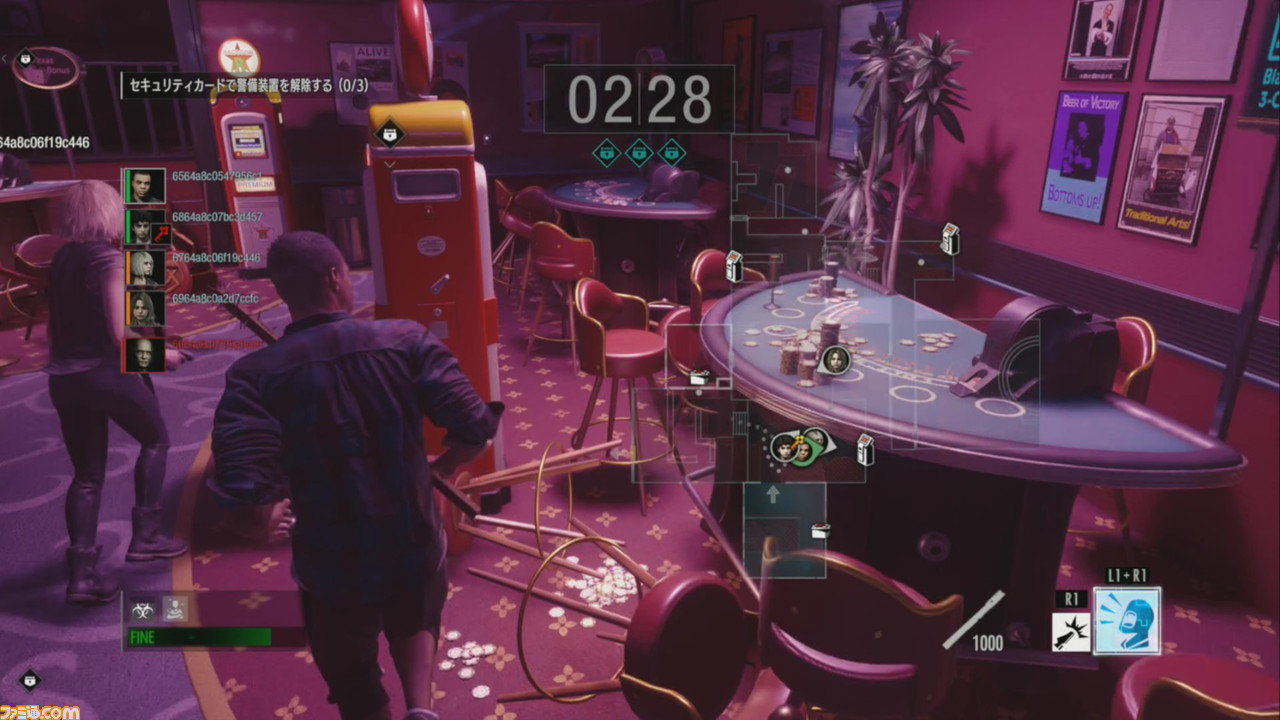The image size is (1280, 720).
Task: Choose the blonde short-haired teammate portrait
Action: 144,268
